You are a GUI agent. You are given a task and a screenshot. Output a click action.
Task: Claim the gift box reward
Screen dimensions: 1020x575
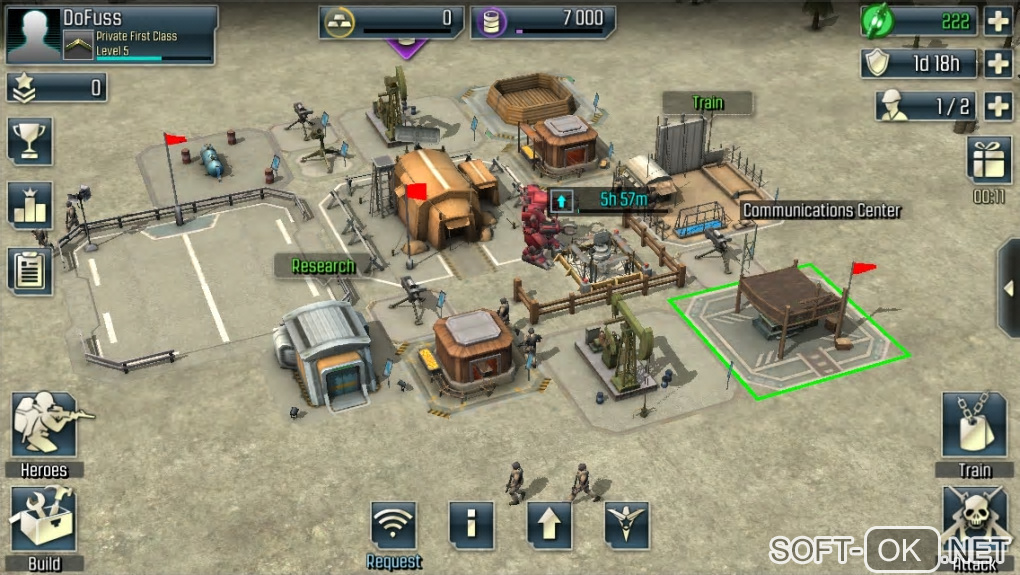[x=989, y=160]
